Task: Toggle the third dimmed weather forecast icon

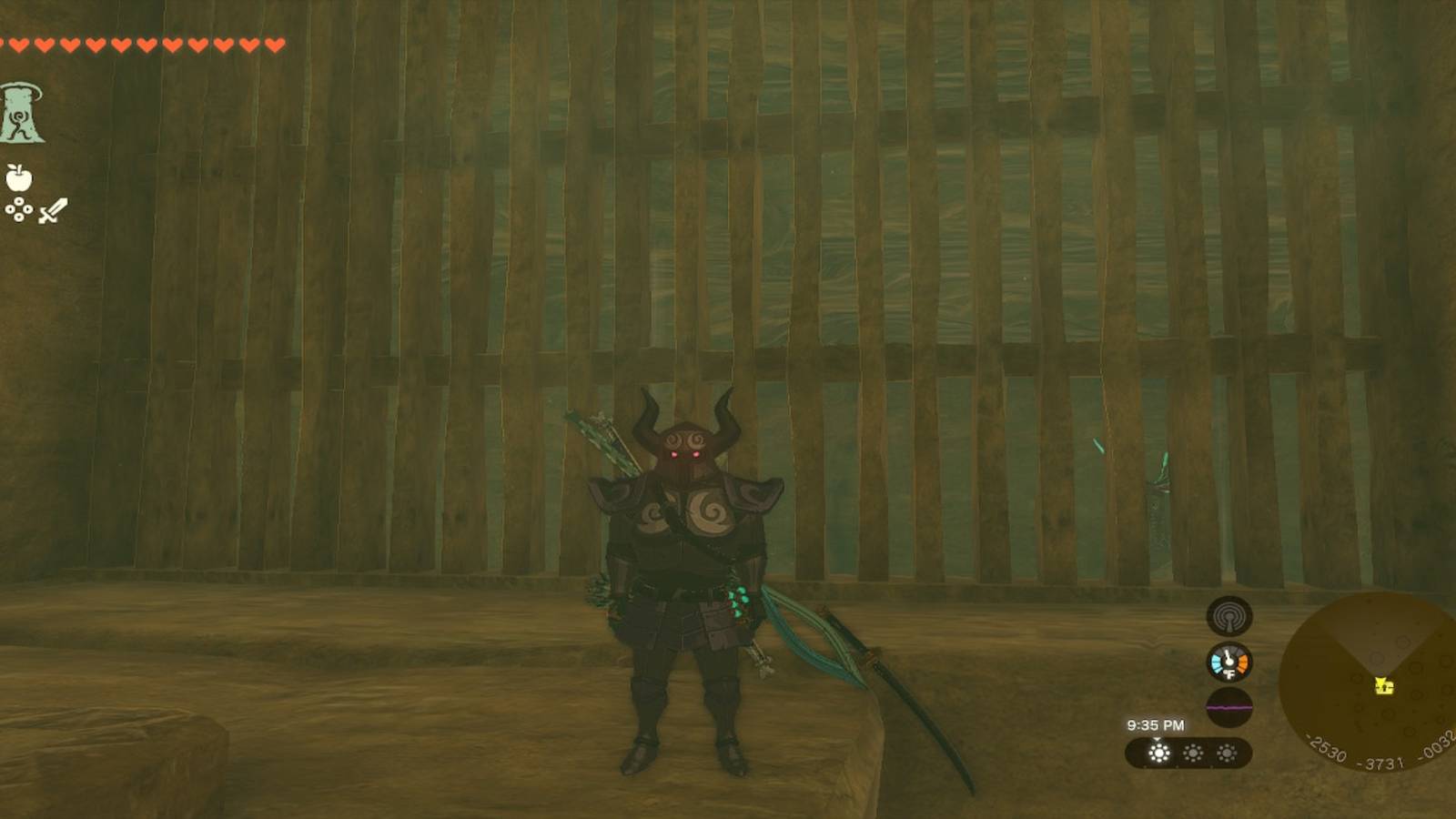Action: pos(1228,755)
